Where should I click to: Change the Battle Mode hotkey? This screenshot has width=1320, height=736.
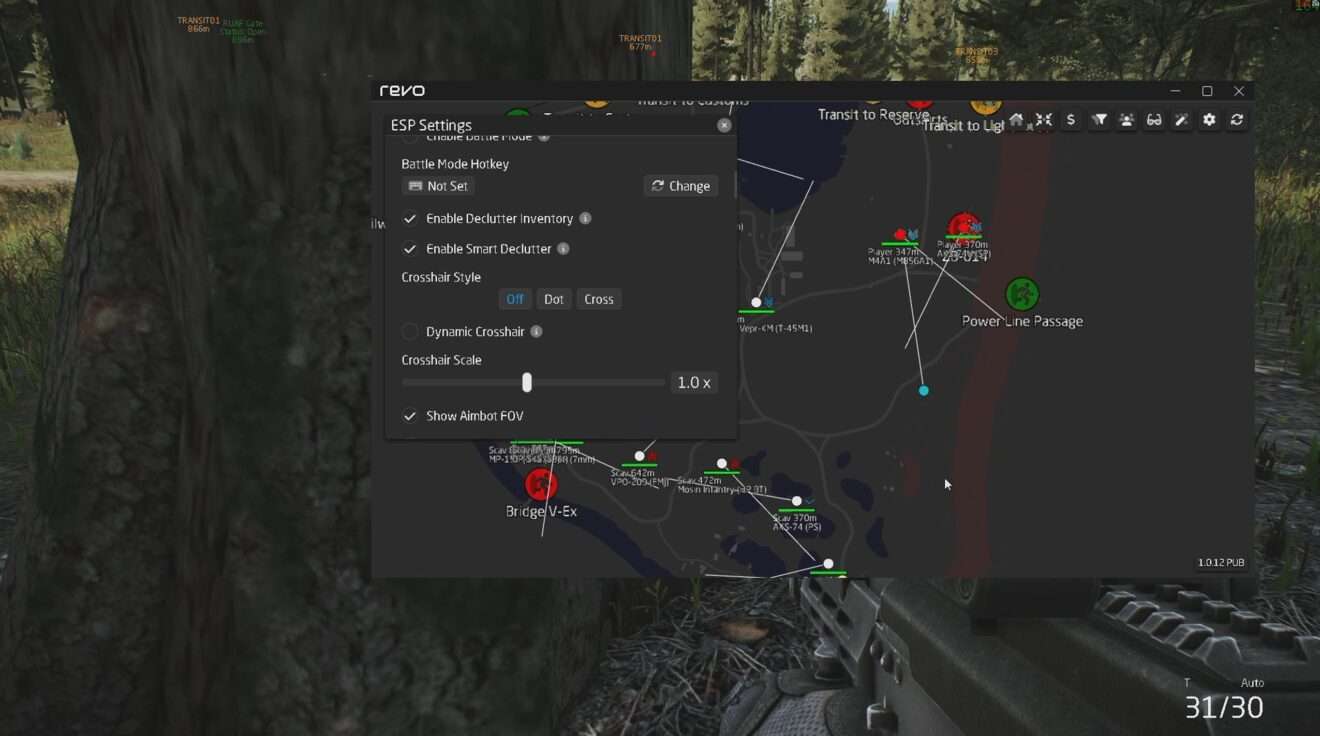[680, 186]
